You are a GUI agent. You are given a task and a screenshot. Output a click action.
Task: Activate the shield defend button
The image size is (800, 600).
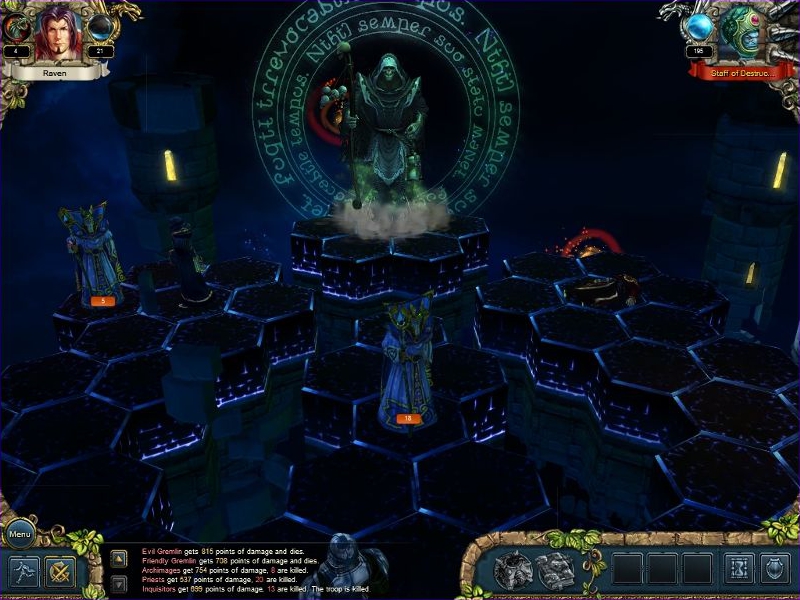coord(775,569)
